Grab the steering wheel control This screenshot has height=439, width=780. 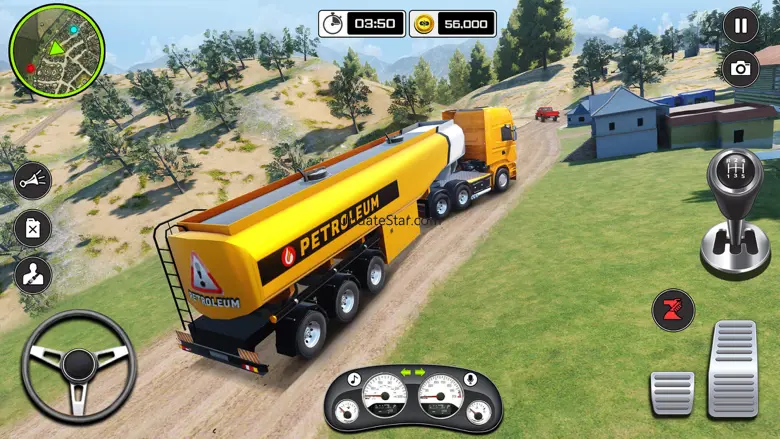click(79, 365)
